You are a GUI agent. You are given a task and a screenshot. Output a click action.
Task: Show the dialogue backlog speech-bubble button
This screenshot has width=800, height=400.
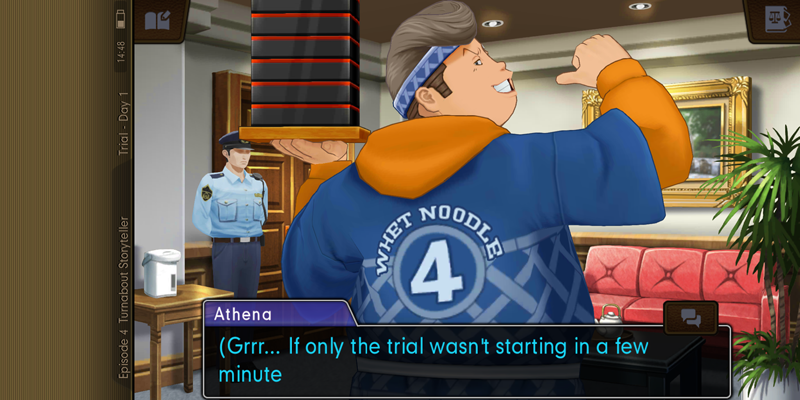tap(691, 317)
